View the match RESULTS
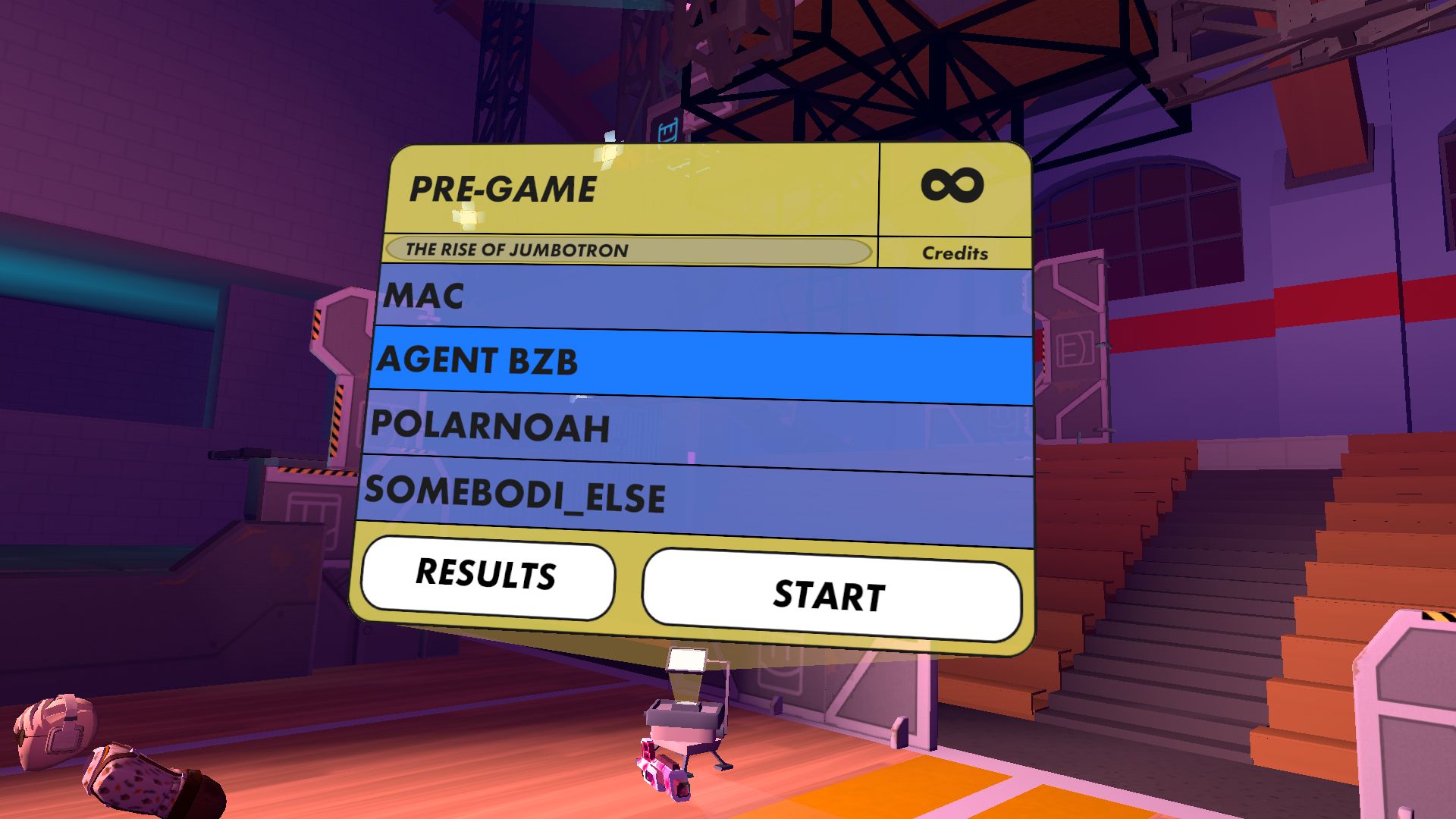This screenshot has height=819, width=1456. [x=486, y=577]
